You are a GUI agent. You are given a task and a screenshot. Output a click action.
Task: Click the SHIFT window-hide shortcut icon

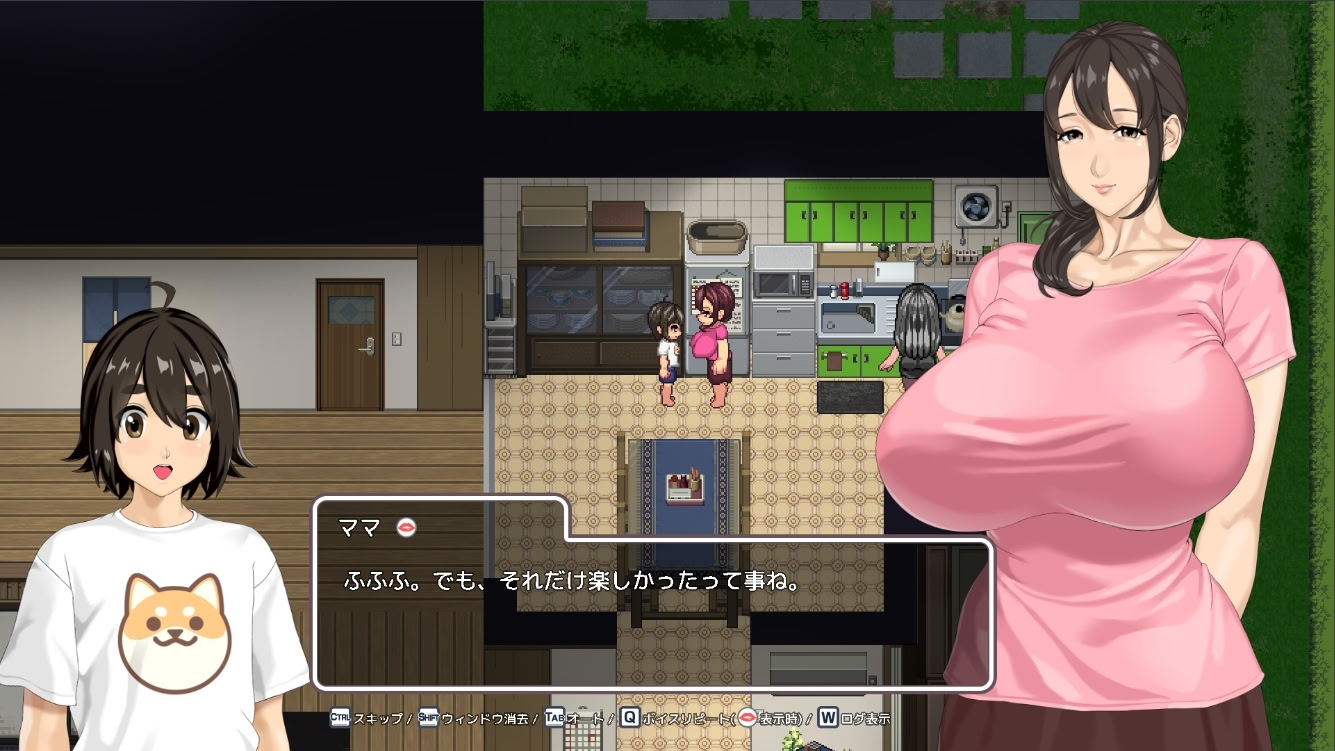tap(427, 716)
